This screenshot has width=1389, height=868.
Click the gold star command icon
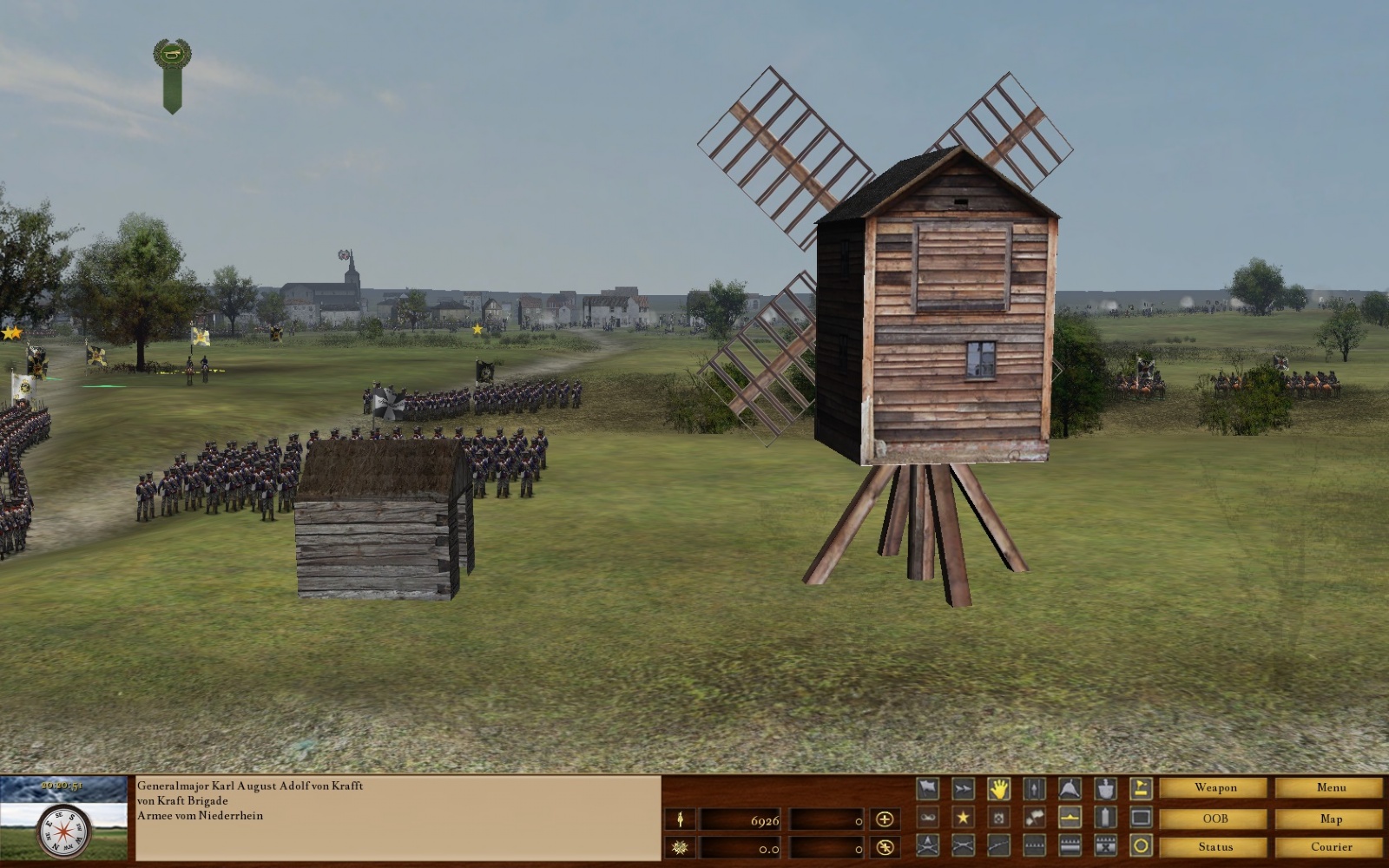pyautogui.click(x=964, y=818)
